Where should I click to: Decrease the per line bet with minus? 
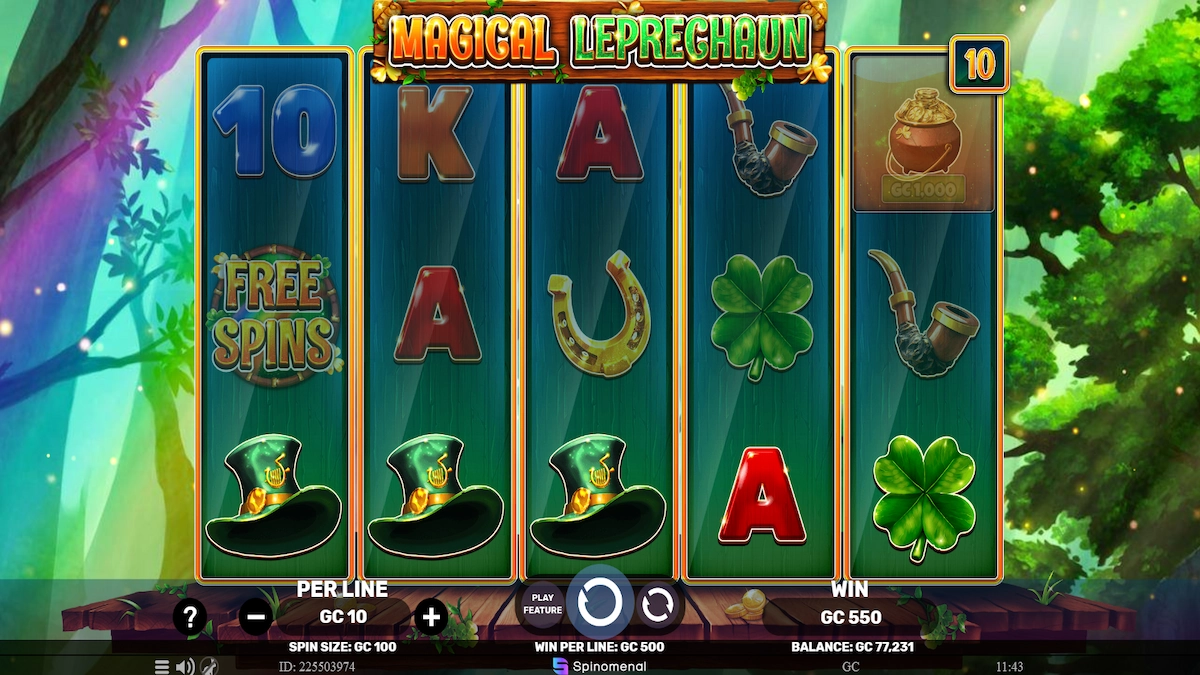coord(255,617)
